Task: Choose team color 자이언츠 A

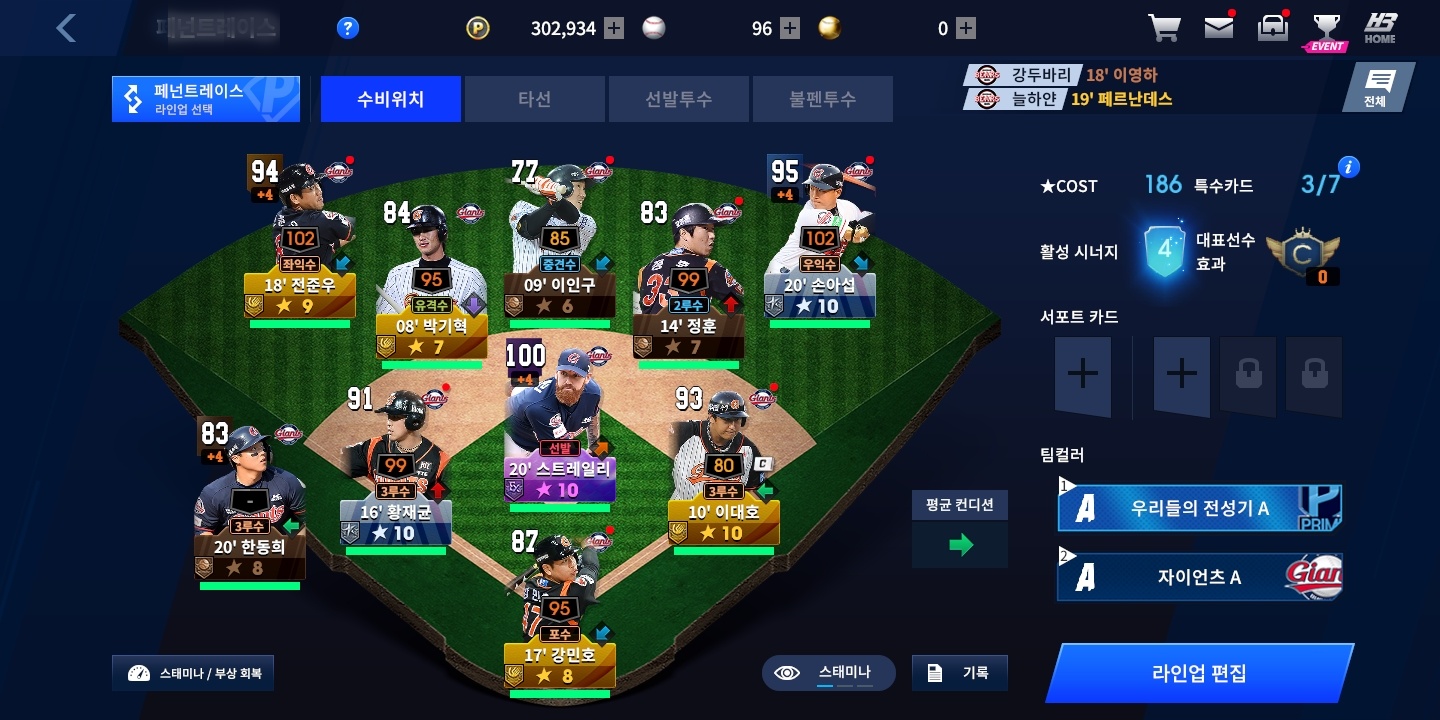Action: pyautogui.click(x=1199, y=577)
